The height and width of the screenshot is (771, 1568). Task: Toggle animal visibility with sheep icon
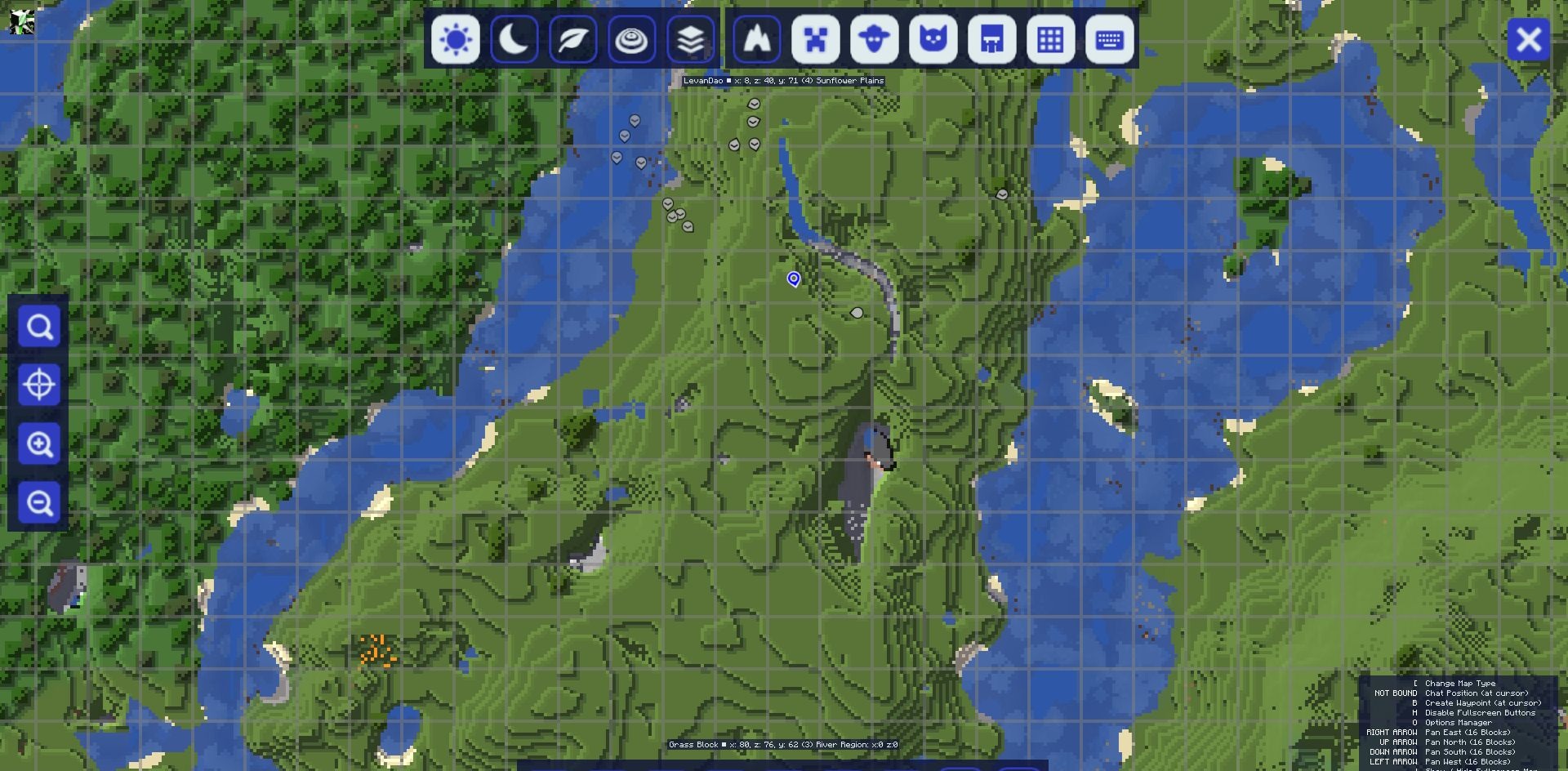click(874, 39)
